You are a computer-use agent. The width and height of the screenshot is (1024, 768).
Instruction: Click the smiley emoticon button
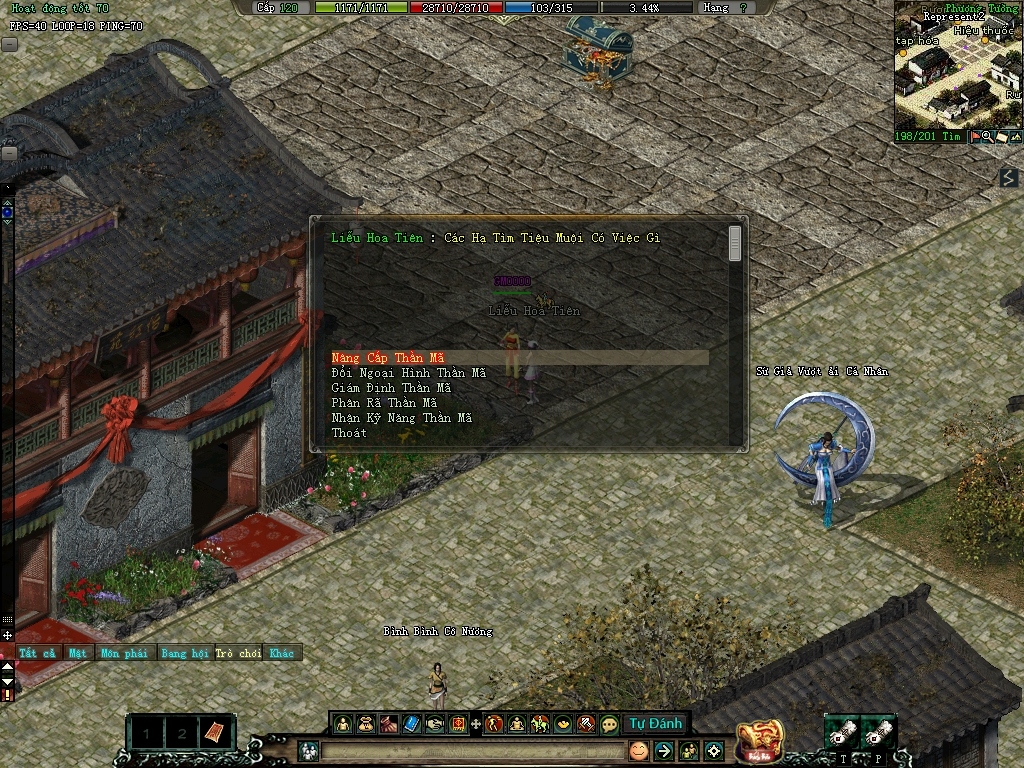(638, 750)
